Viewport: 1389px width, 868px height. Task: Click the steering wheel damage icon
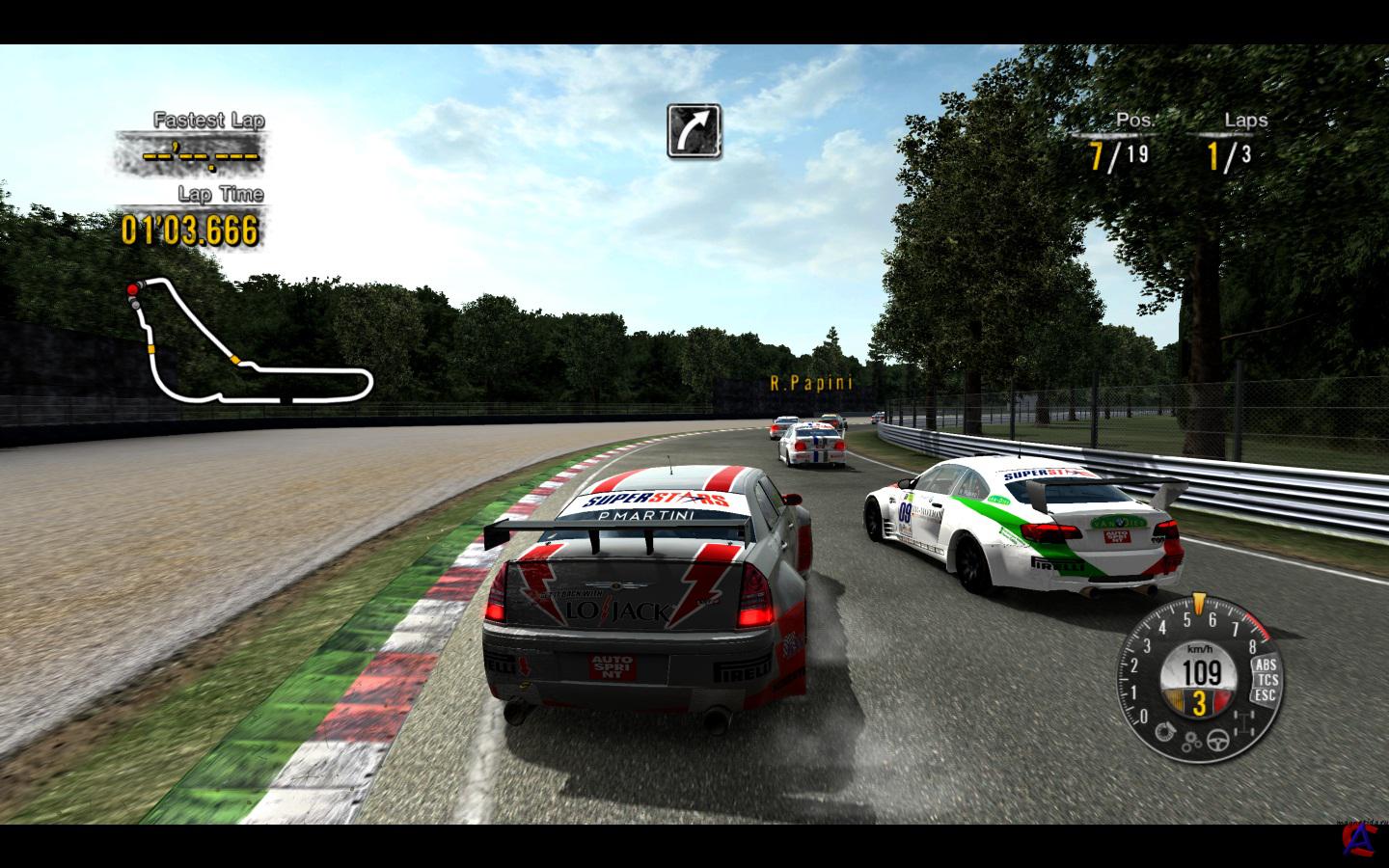click(1218, 741)
